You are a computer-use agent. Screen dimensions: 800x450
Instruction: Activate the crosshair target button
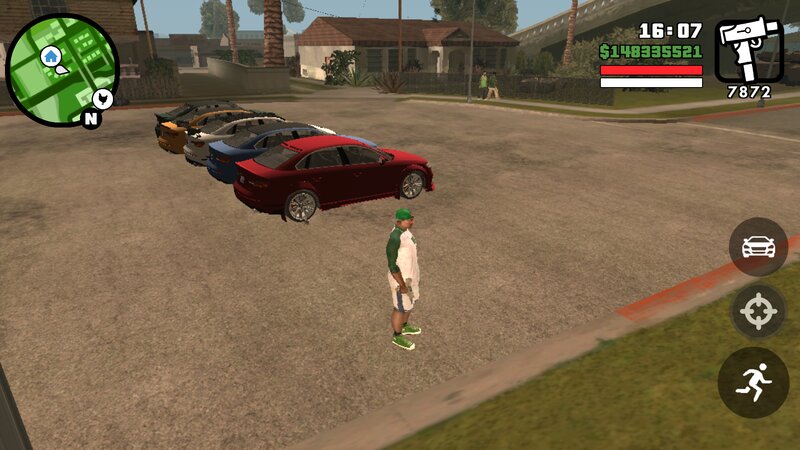click(758, 312)
